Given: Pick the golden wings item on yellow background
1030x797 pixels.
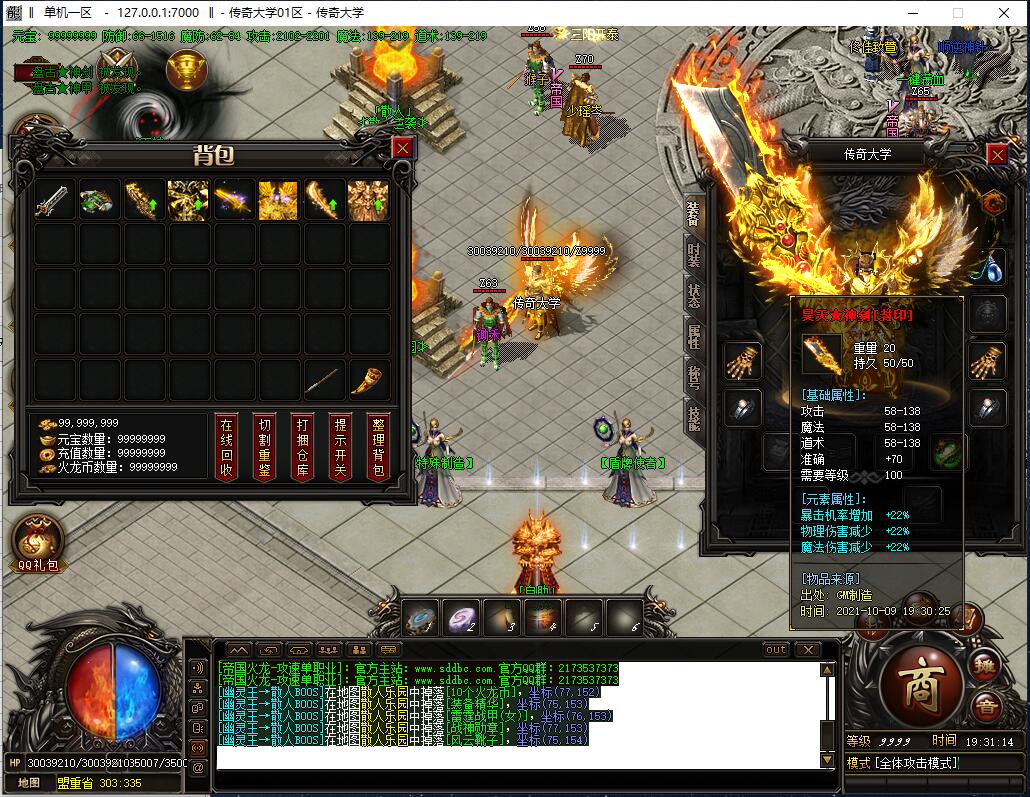Looking at the screenshot, I should (278, 200).
